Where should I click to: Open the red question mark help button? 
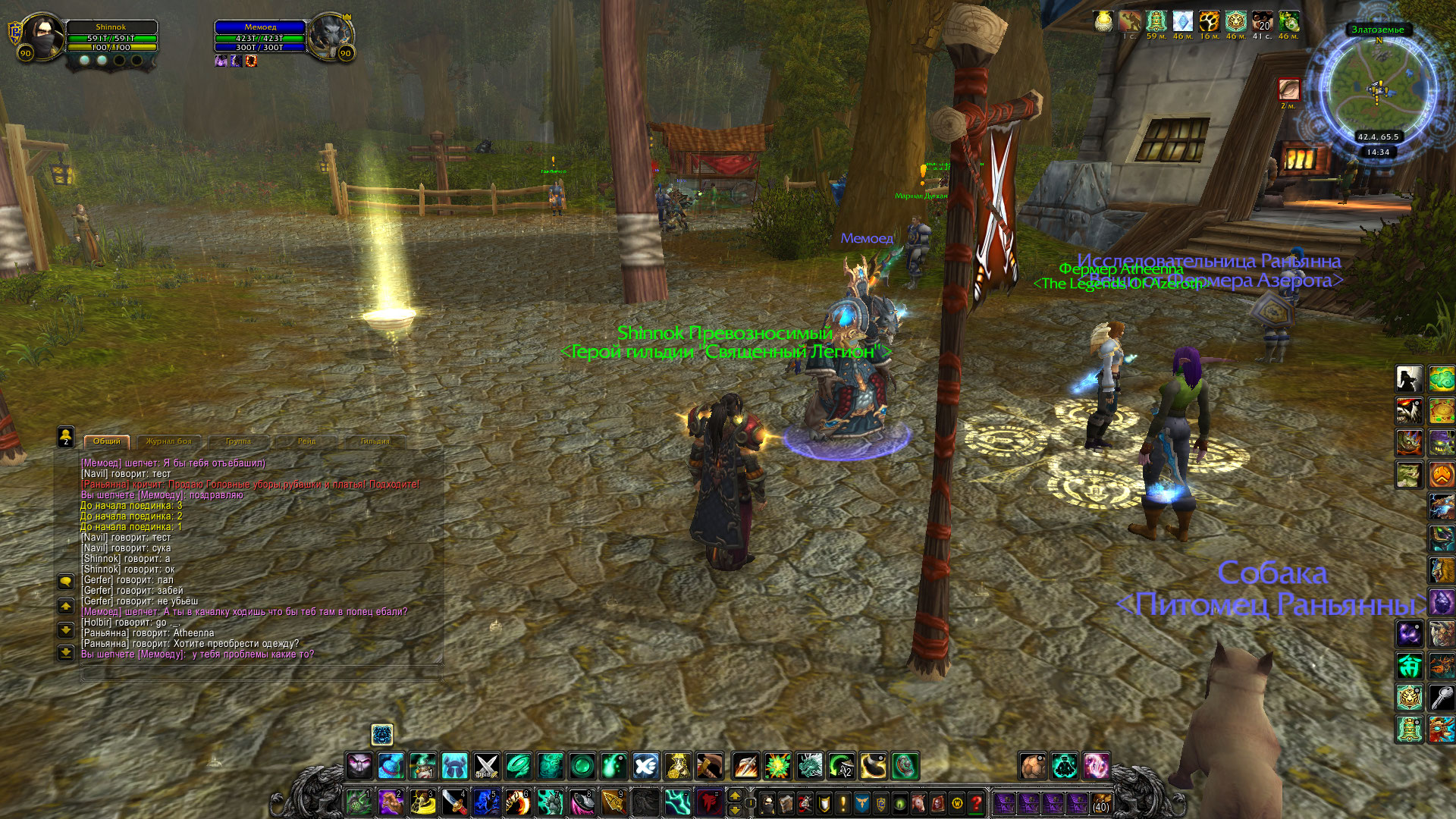(977, 802)
